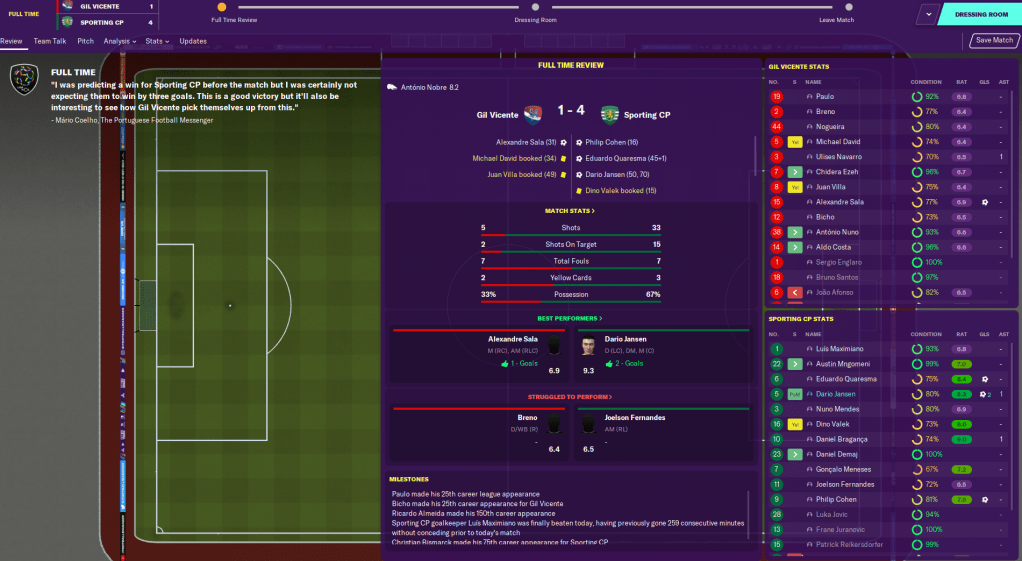Save the match with Save Match

coord(994,41)
